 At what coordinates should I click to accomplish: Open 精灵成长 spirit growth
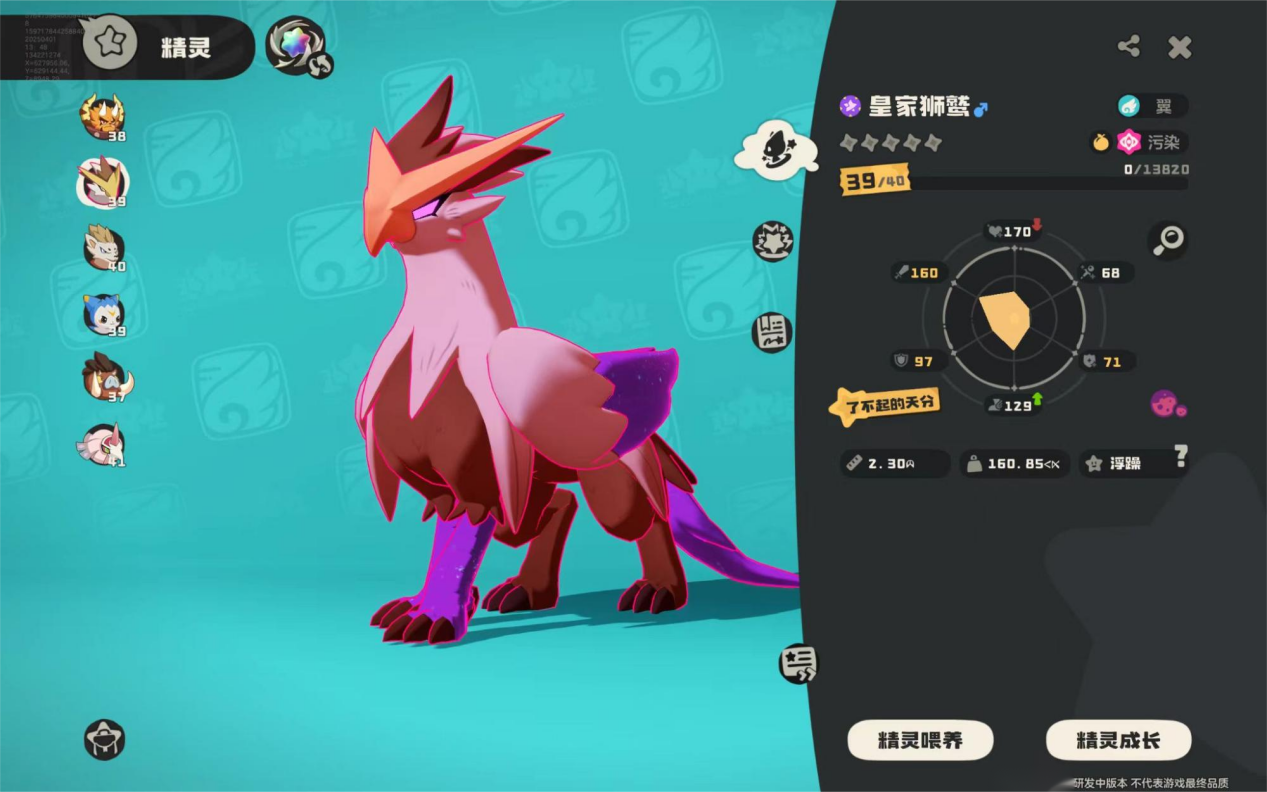pos(1118,741)
